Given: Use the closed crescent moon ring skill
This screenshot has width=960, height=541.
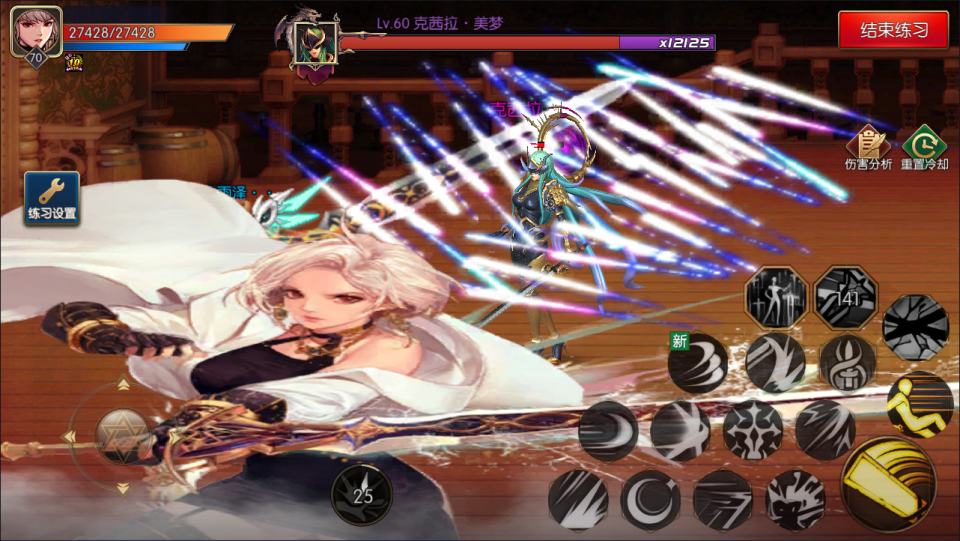Looking at the screenshot, I should point(650,499).
